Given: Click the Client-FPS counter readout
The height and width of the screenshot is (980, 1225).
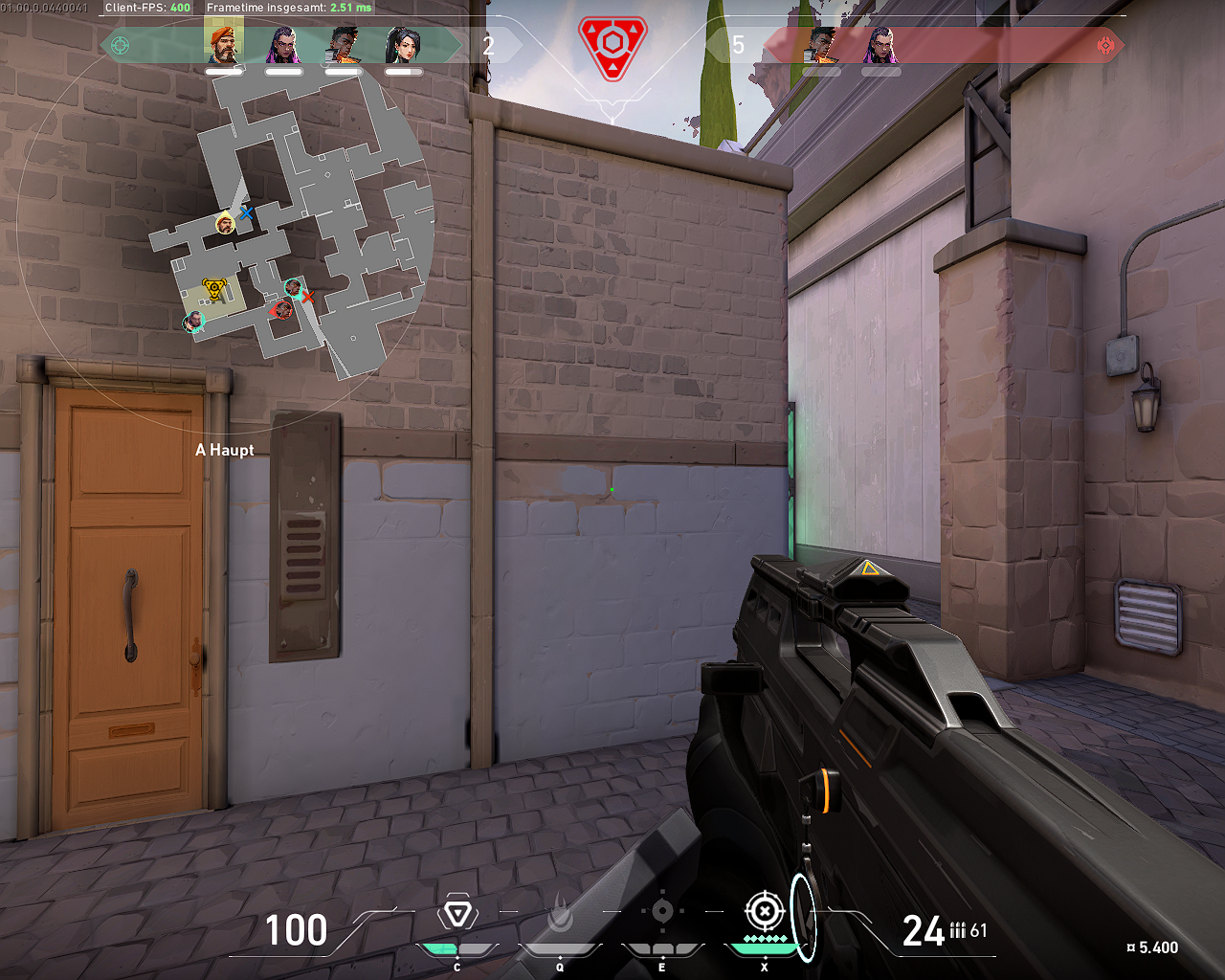Looking at the screenshot, I should pyautogui.click(x=148, y=6).
